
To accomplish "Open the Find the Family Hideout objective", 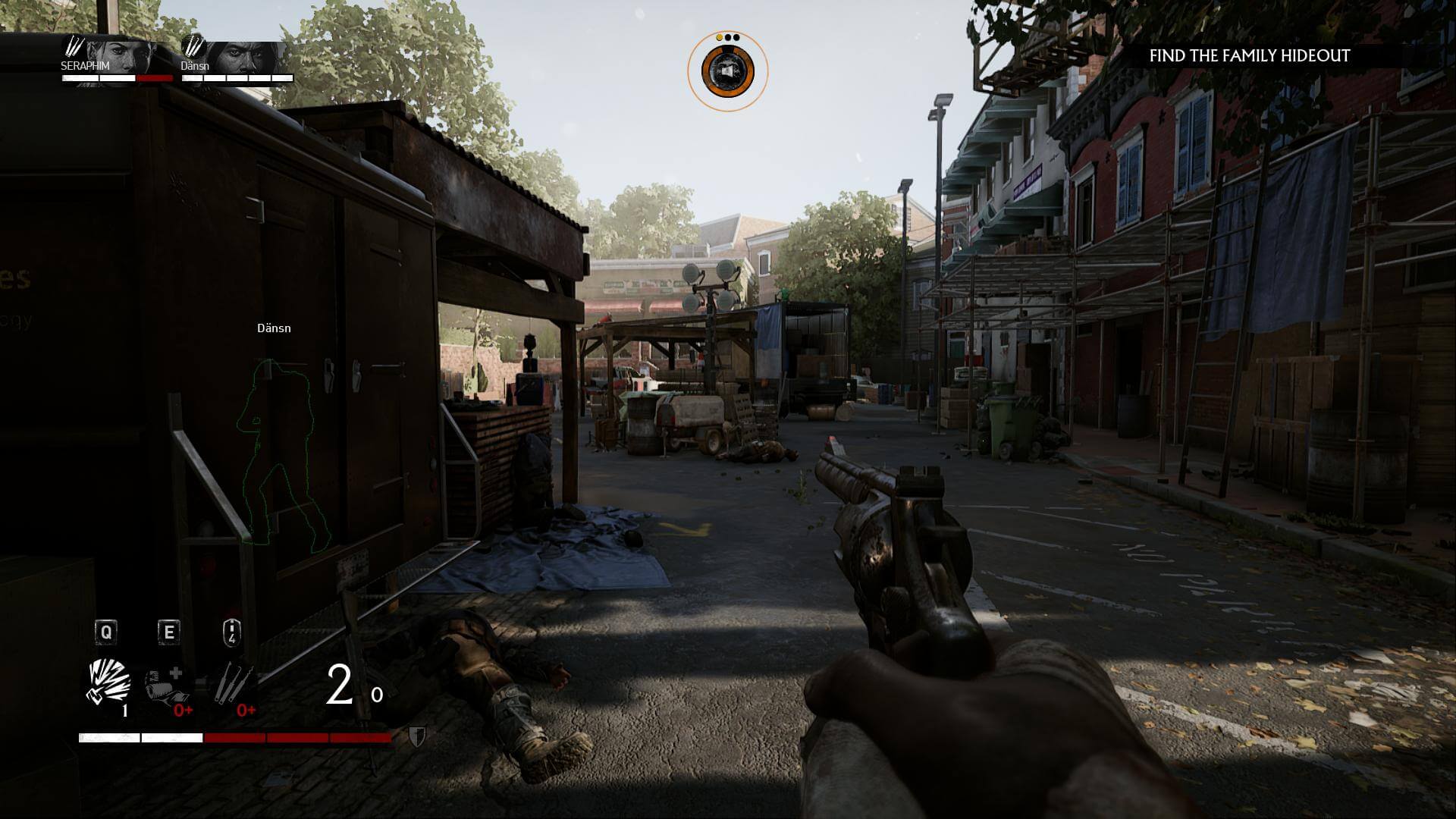I will pyautogui.click(x=1249, y=56).
